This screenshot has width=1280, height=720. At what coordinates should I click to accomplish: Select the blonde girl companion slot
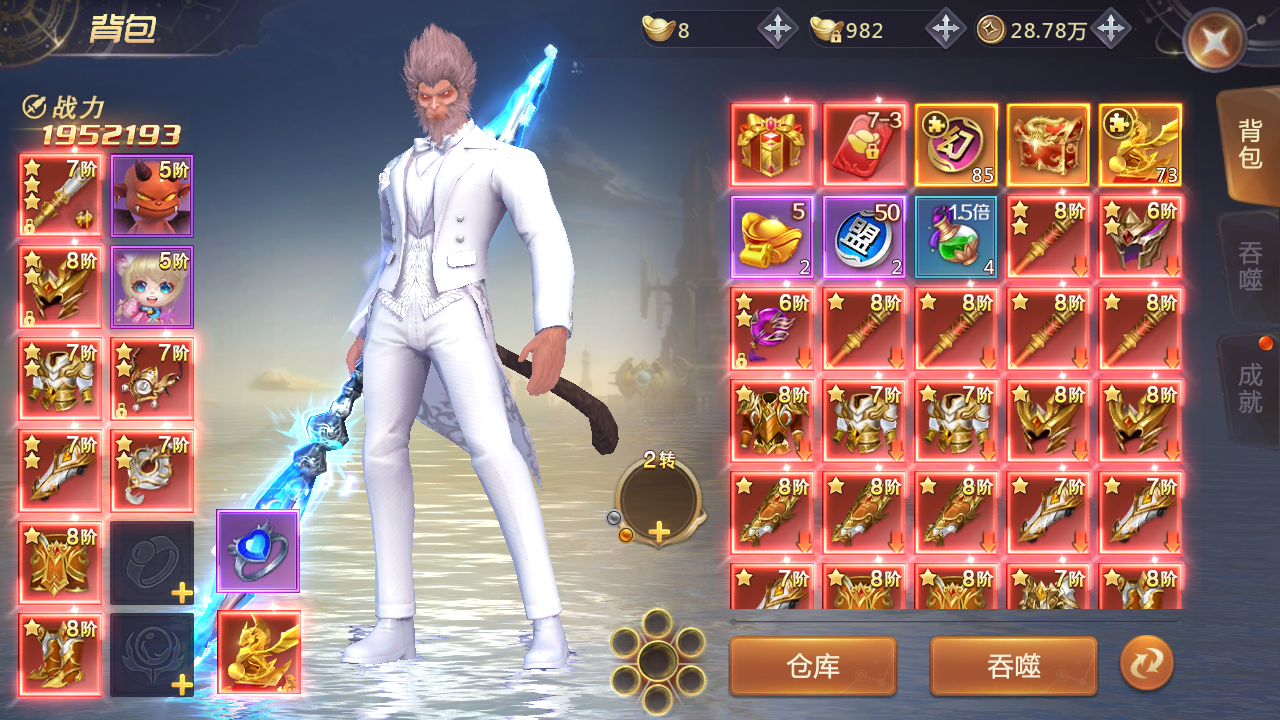152,287
